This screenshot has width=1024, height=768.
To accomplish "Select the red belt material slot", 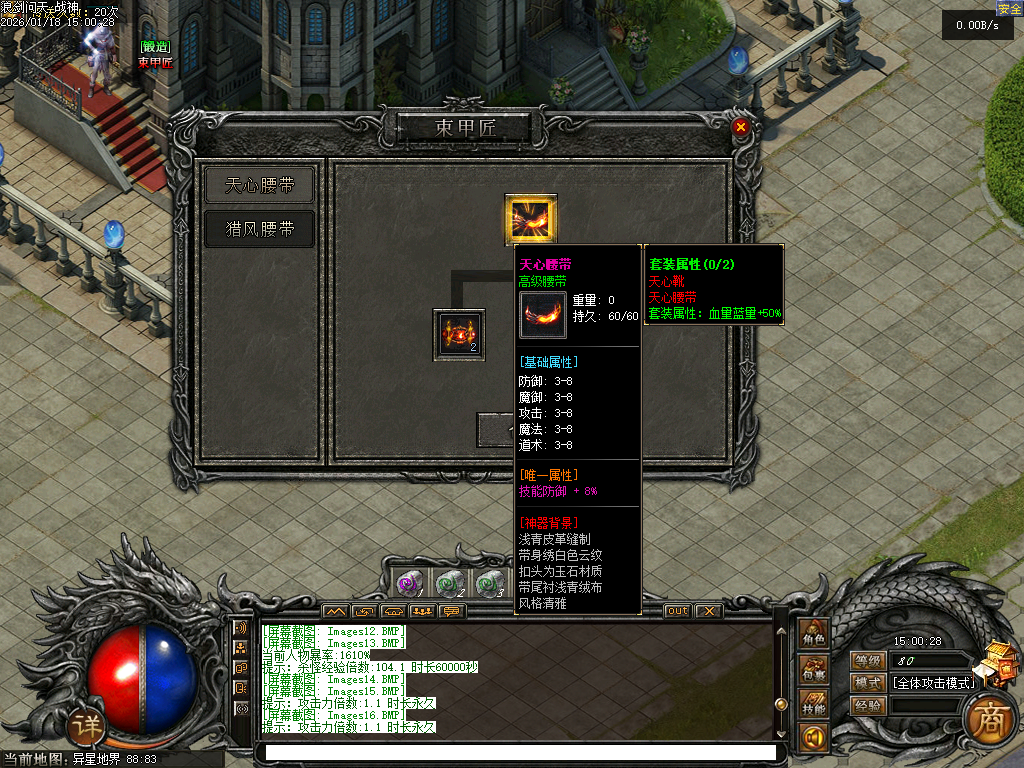I will pos(459,335).
